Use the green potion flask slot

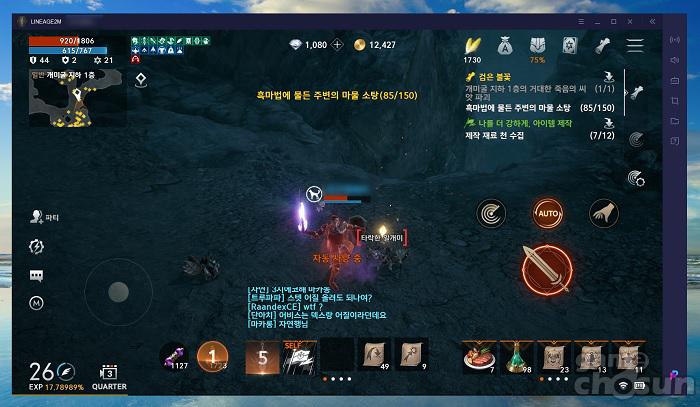[x=516, y=355]
